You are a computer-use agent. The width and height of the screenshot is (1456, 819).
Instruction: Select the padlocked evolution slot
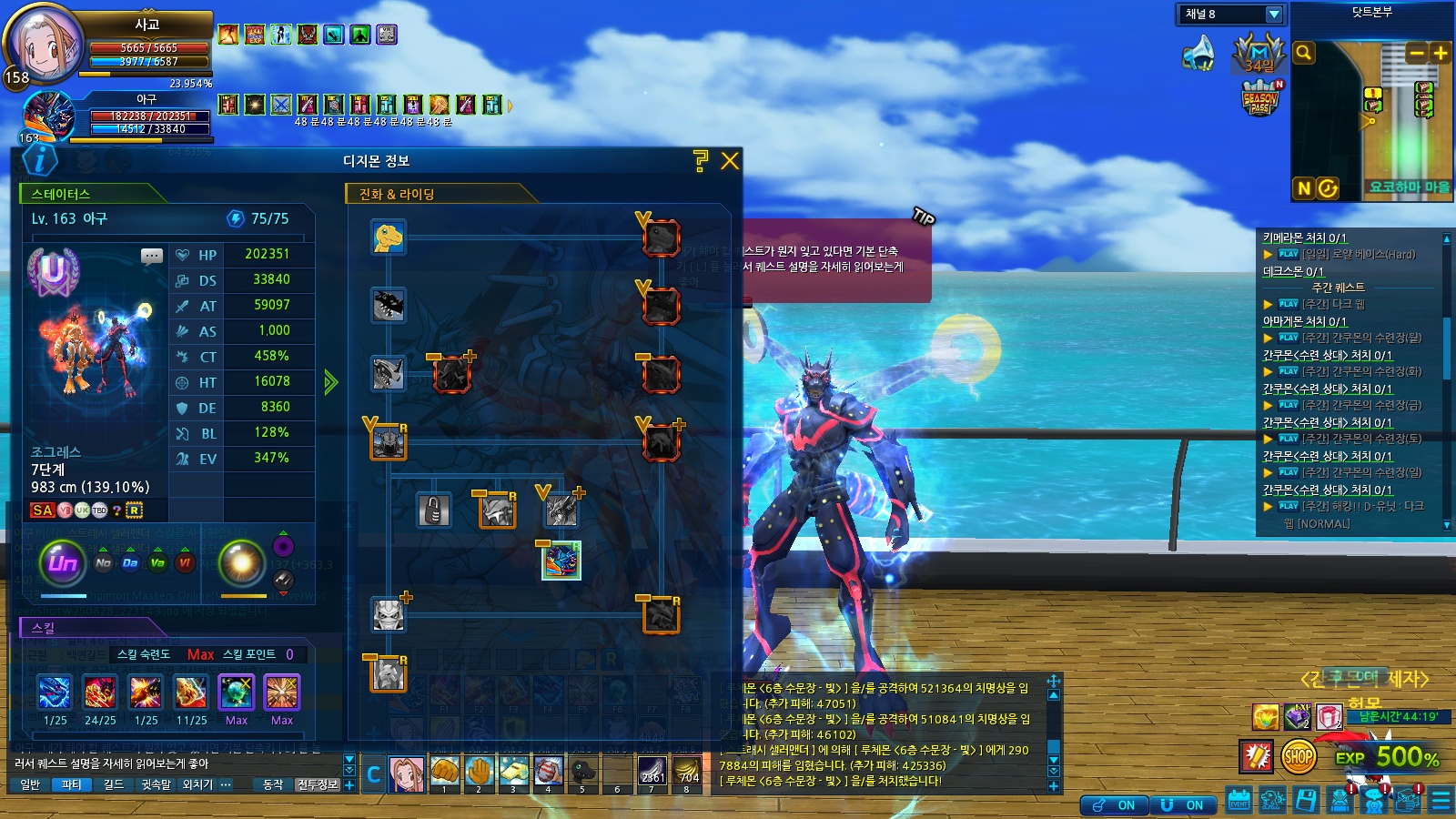pyautogui.click(x=434, y=511)
